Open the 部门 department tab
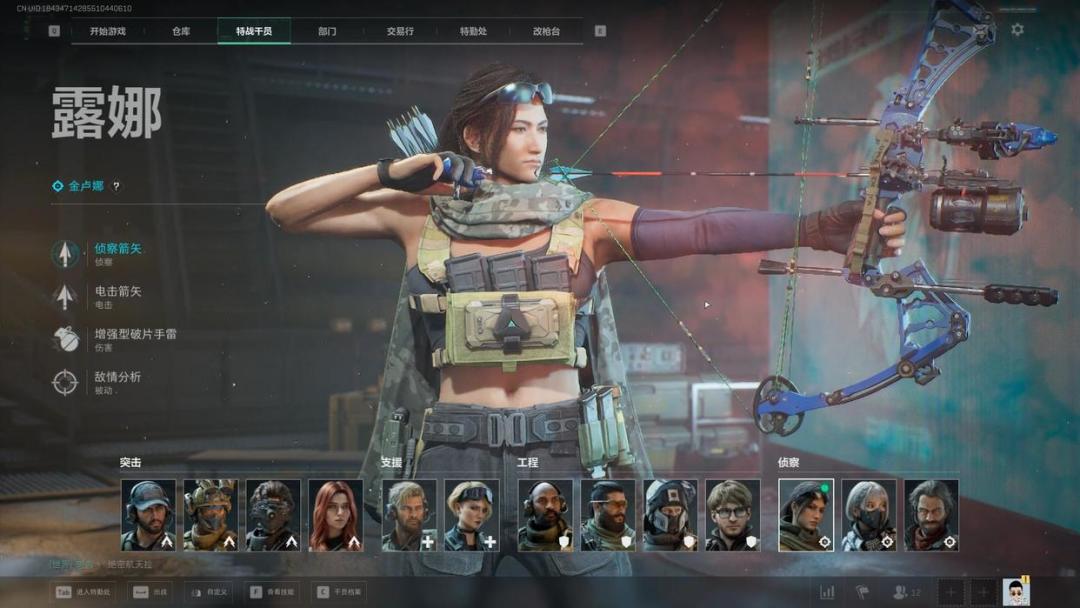Image resolution: width=1080 pixels, height=608 pixels. tap(327, 31)
